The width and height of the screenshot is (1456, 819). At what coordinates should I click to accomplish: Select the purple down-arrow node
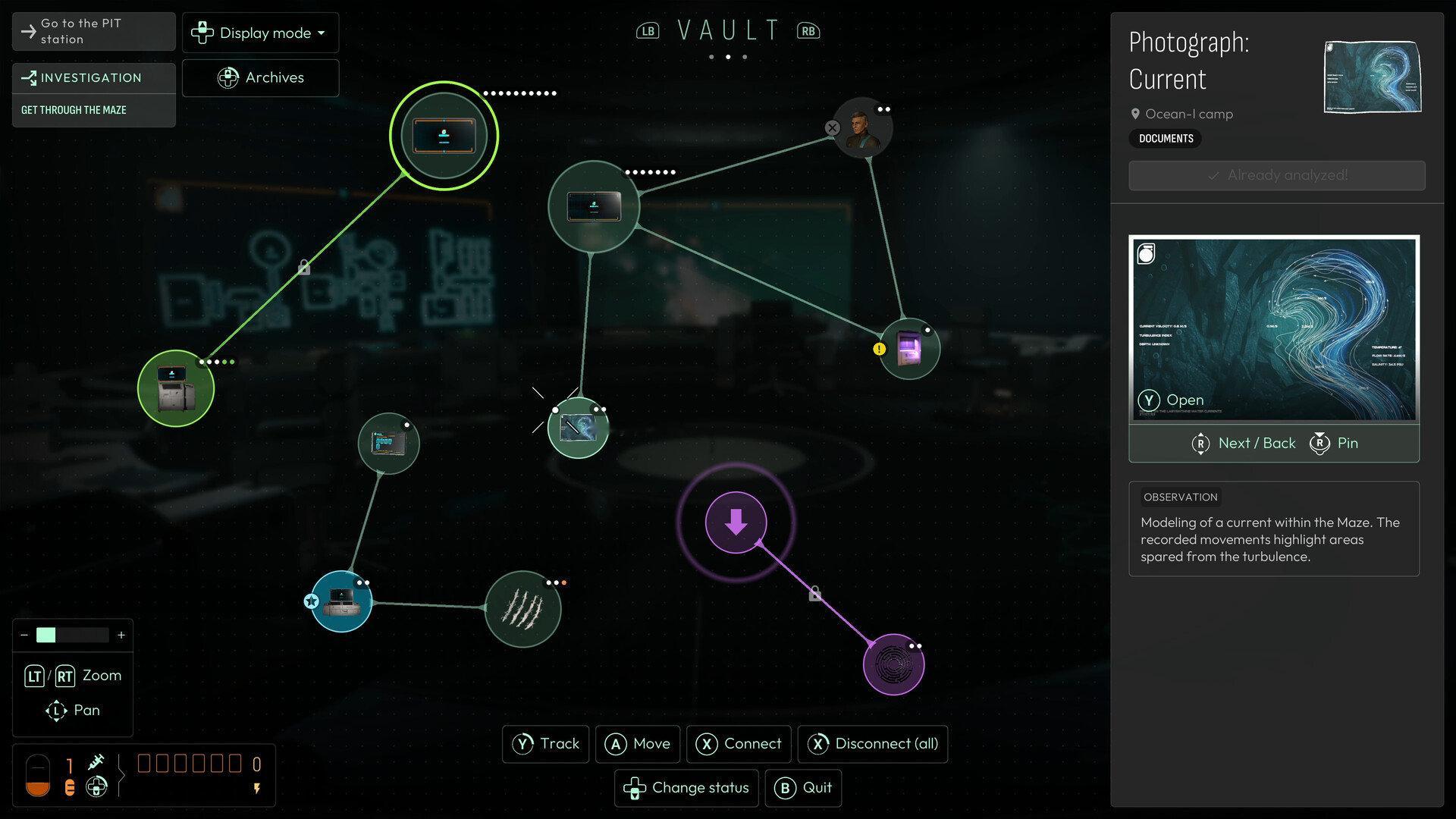(x=736, y=522)
